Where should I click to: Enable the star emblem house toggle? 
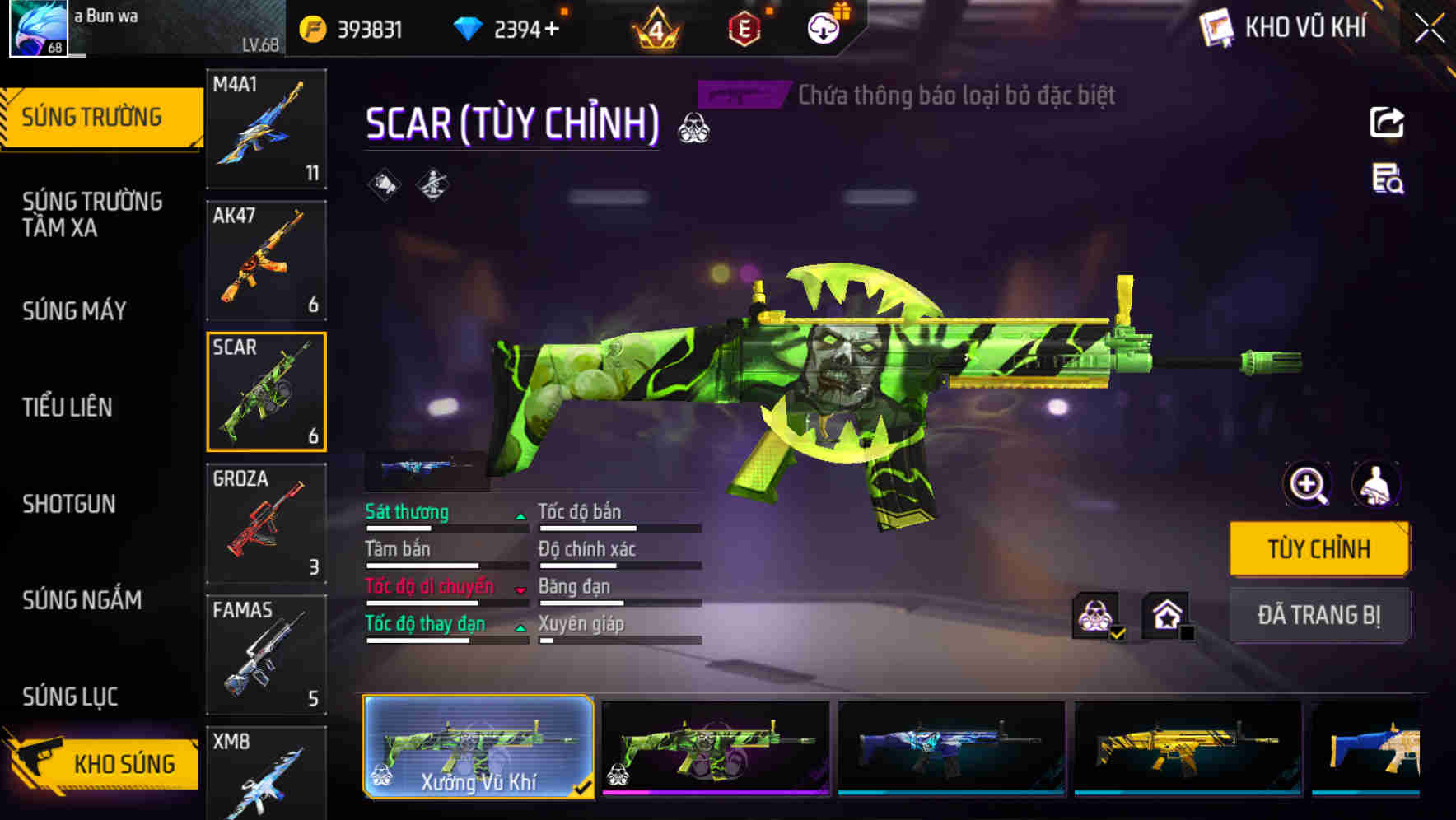click(x=1166, y=617)
